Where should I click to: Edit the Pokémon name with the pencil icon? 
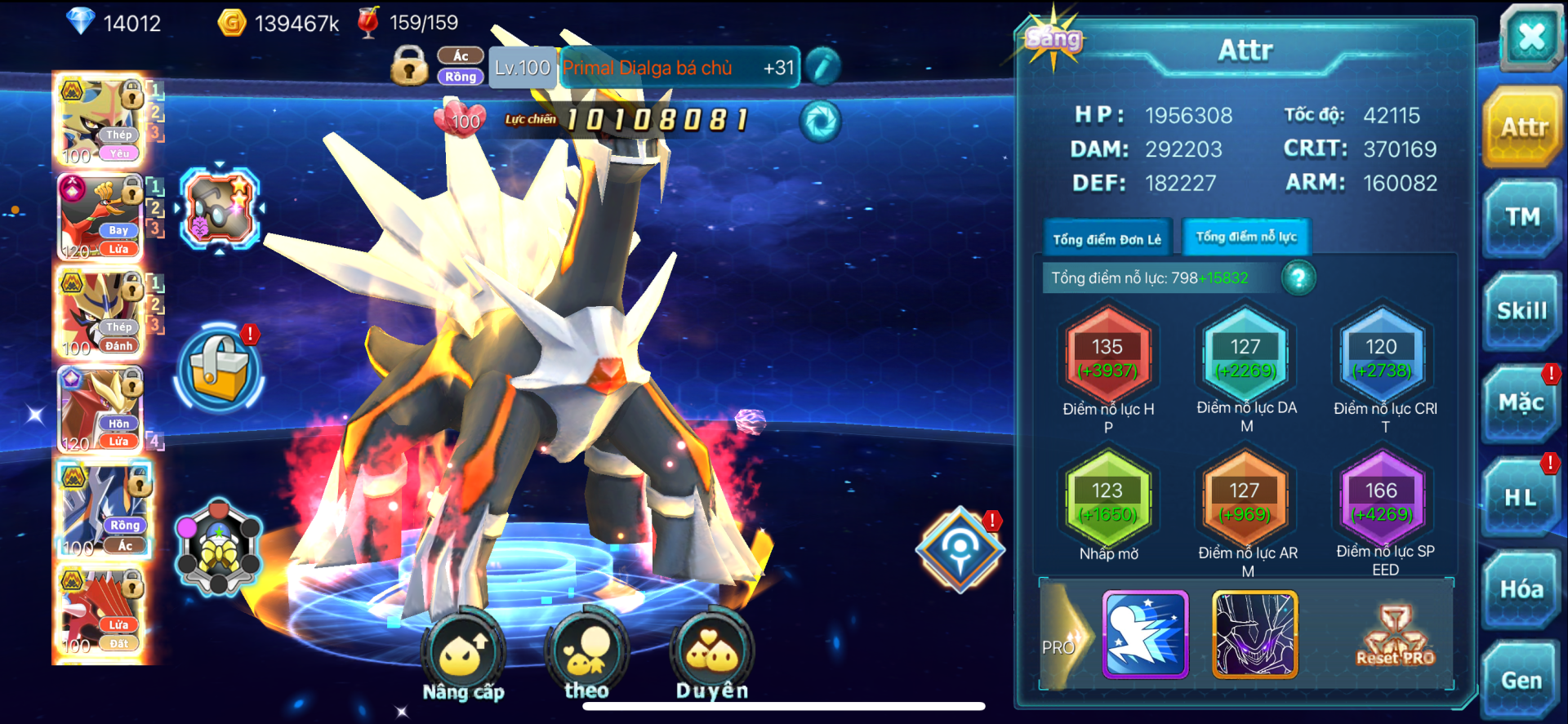pyautogui.click(x=822, y=67)
